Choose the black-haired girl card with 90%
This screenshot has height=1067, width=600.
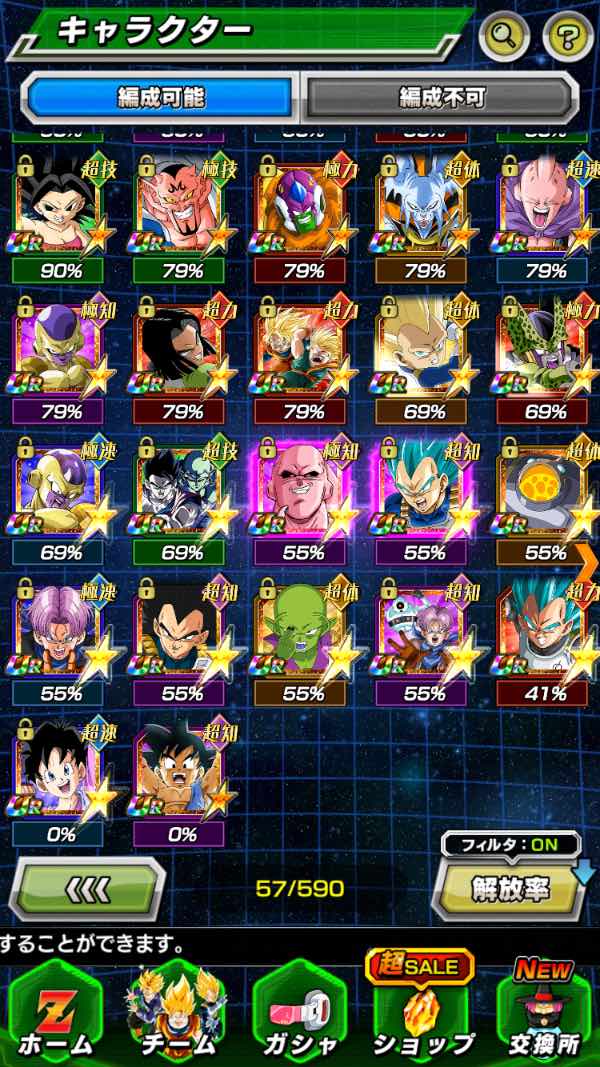tap(57, 212)
